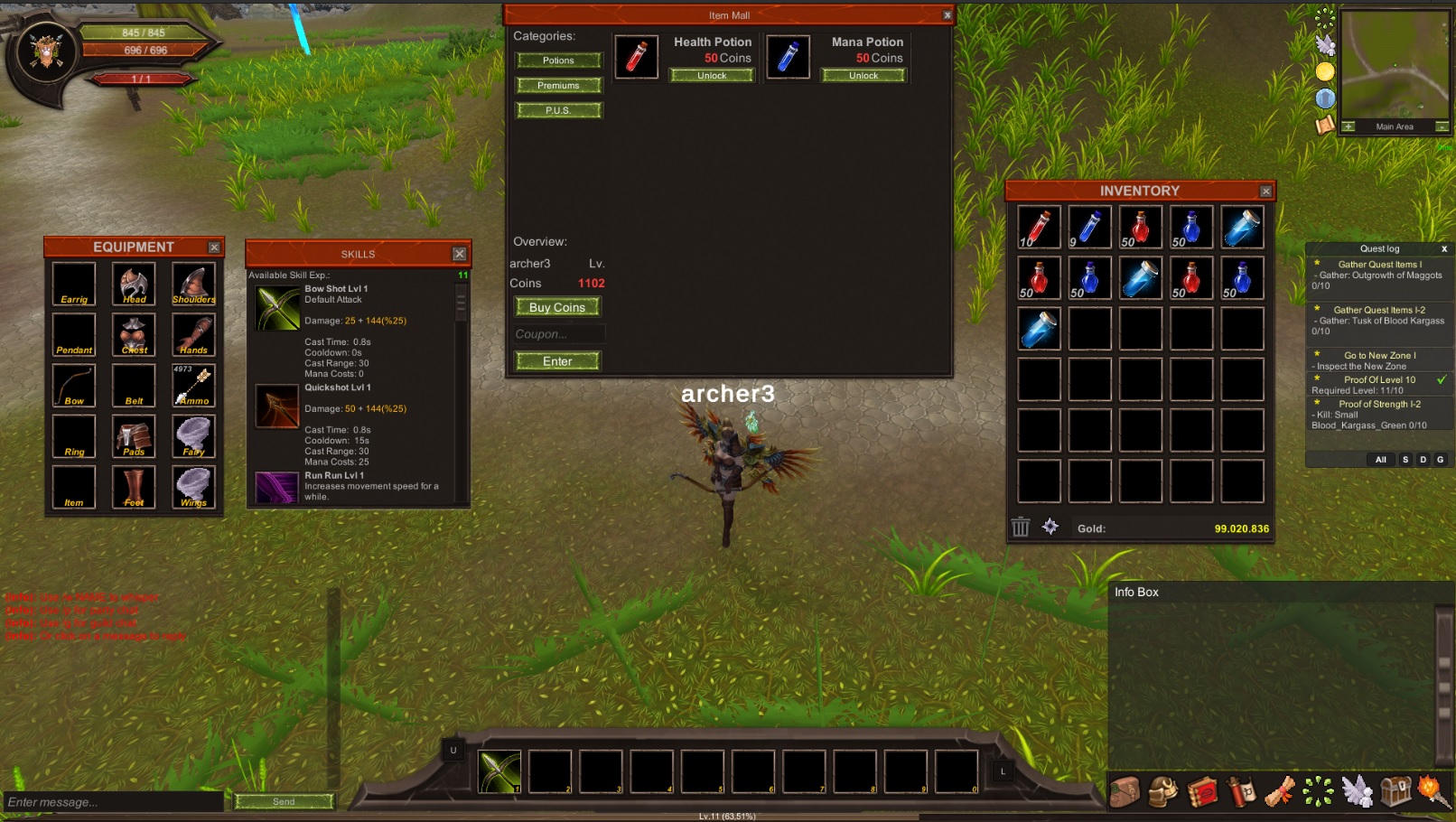Click the Buy Coins button
The width and height of the screenshot is (1456, 822).
tap(557, 307)
